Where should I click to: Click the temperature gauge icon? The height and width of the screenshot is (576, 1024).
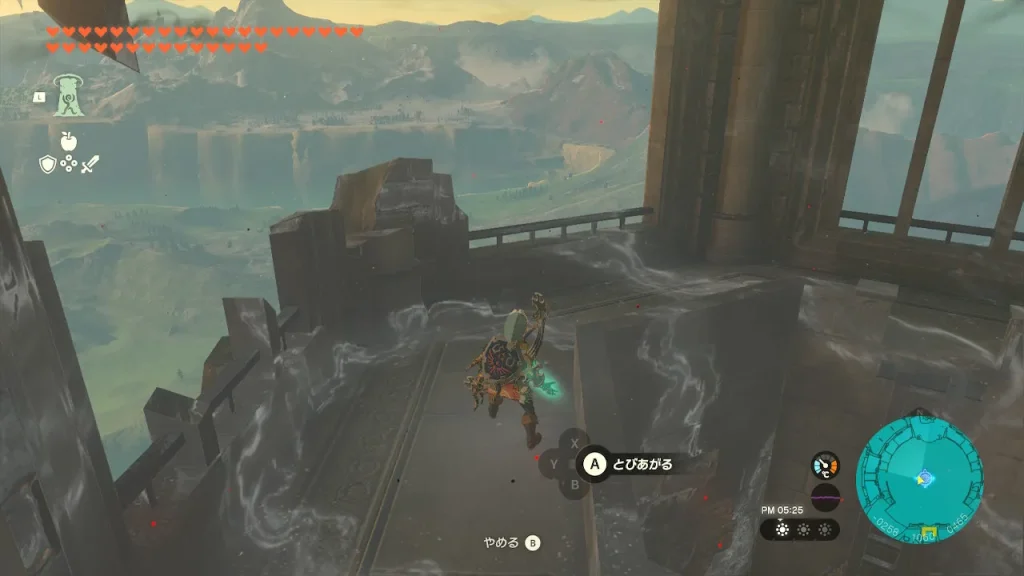(x=825, y=465)
